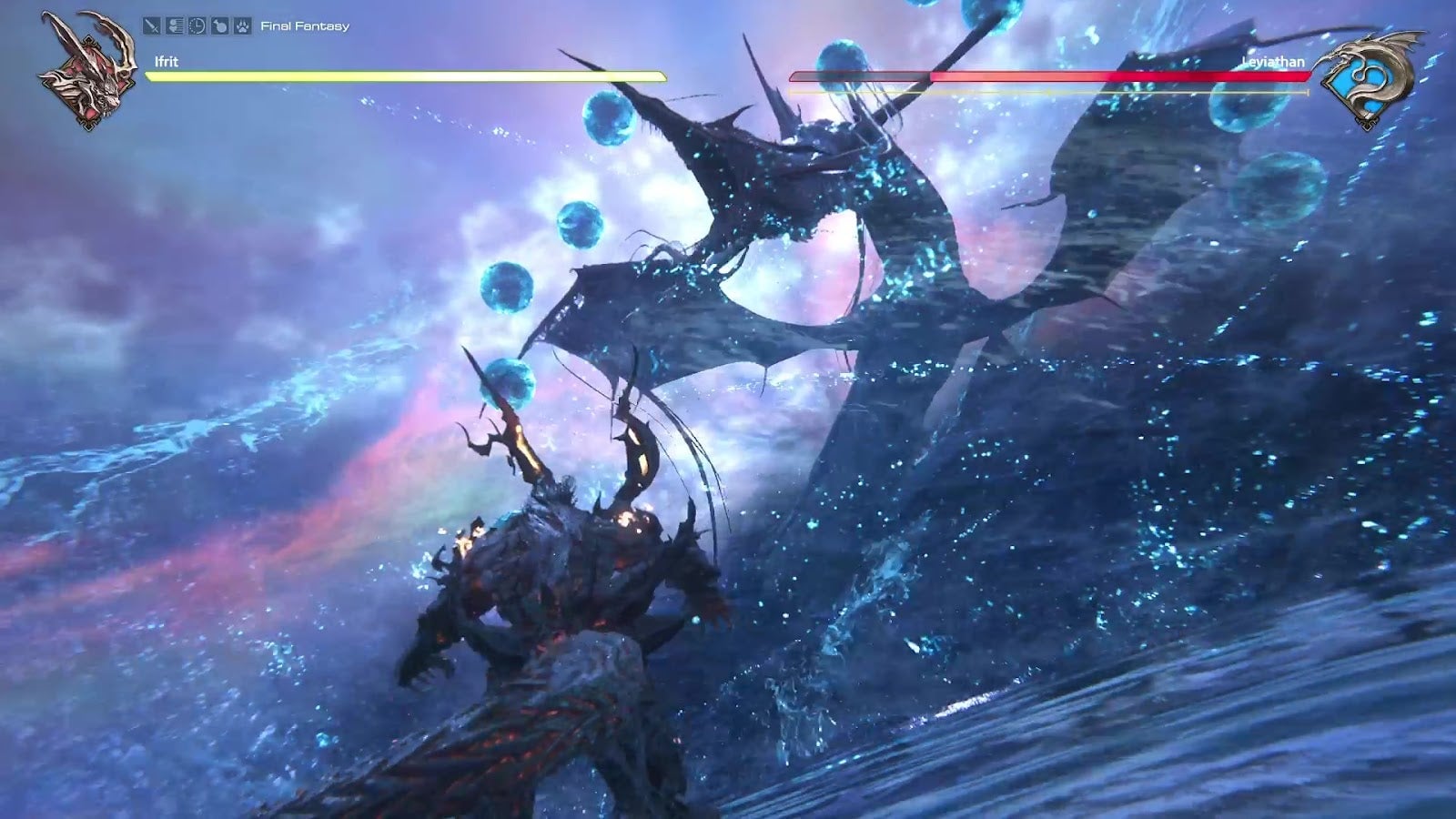The height and width of the screenshot is (819, 1456).
Task: Click the Leviathan name label on the right
Action: click(1274, 62)
